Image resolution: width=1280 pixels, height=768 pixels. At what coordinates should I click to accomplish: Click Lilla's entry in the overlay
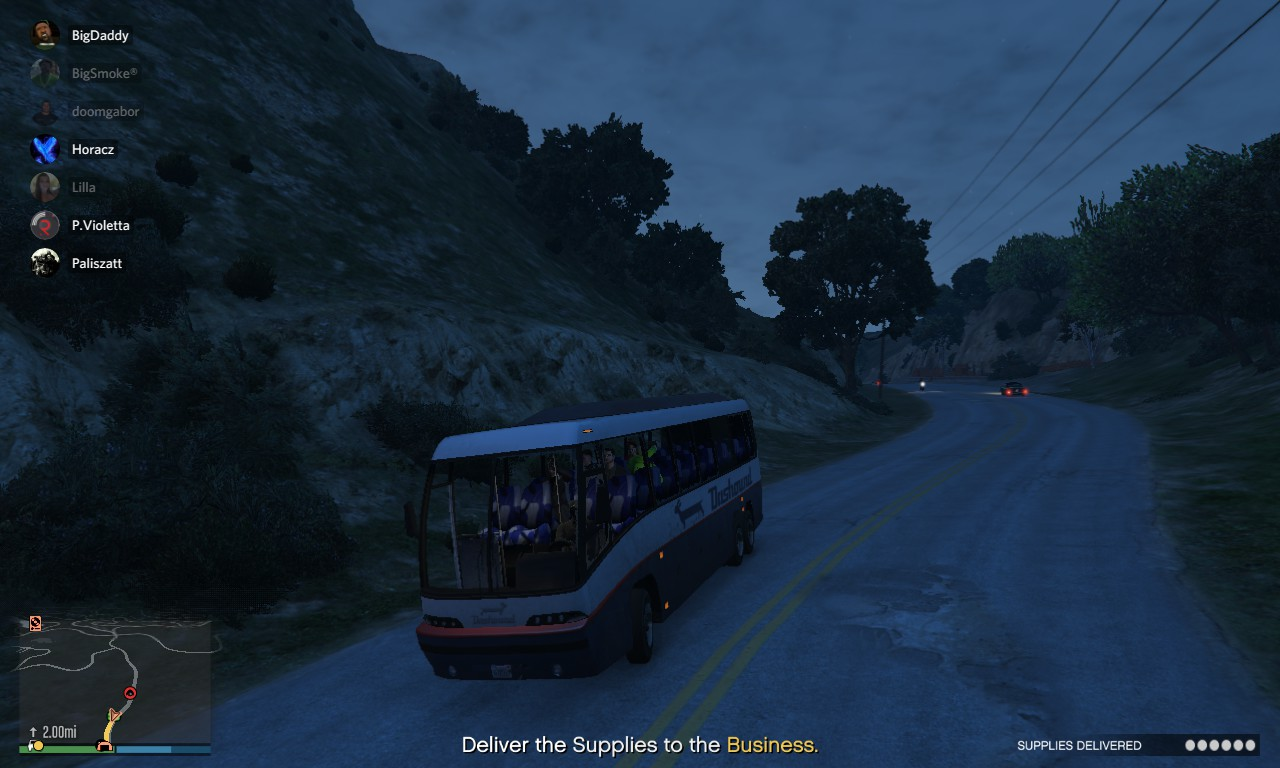(x=83, y=188)
